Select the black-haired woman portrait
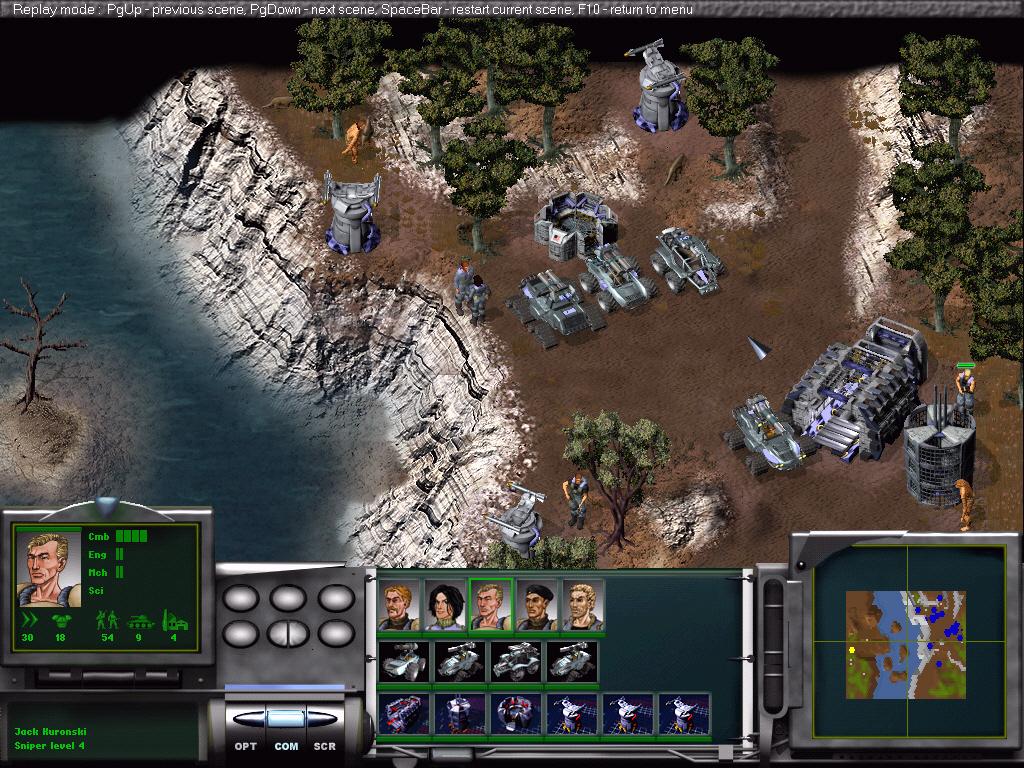 coord(445,606)
